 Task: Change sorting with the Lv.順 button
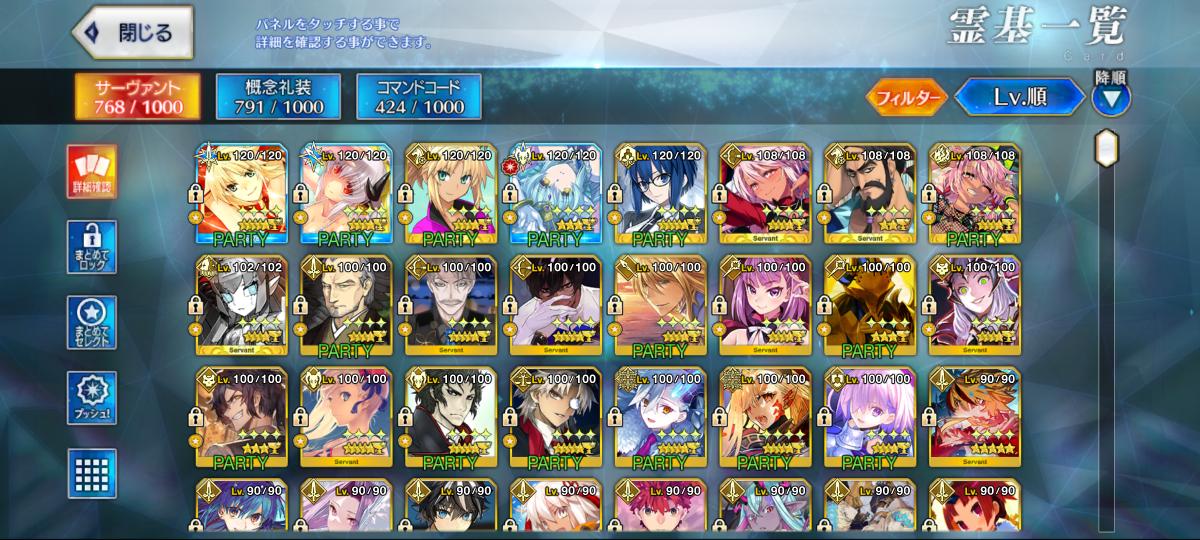click(1019, 97)
